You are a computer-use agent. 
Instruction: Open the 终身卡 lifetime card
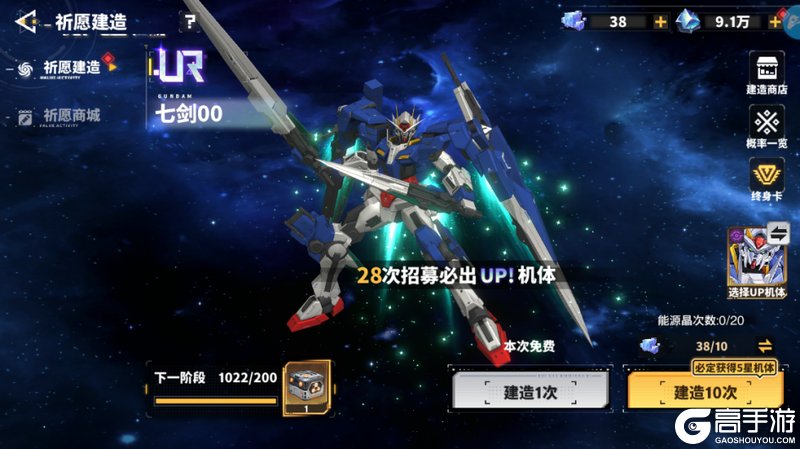[x=768, y=182]
